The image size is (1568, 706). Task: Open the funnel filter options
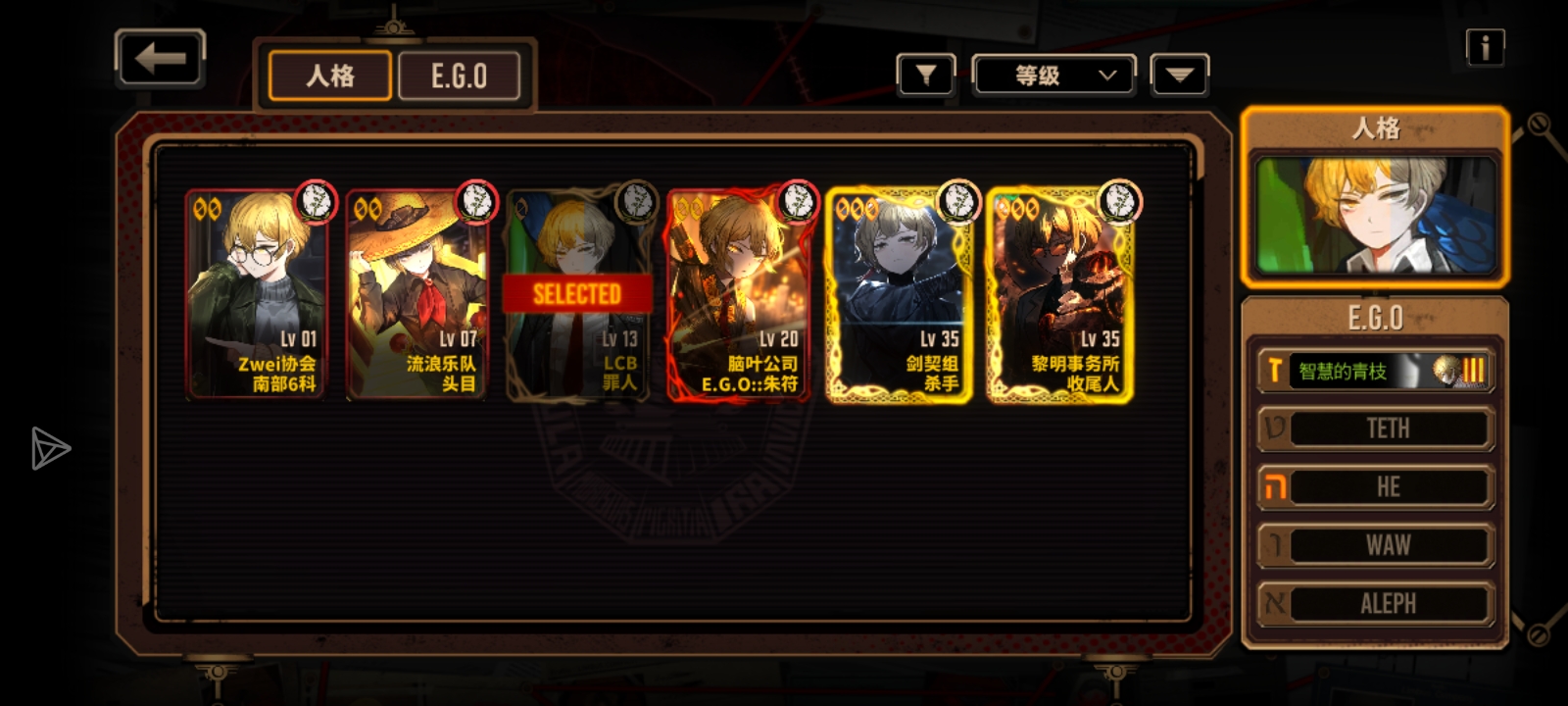pyautogui.click(x=925, y=75)
